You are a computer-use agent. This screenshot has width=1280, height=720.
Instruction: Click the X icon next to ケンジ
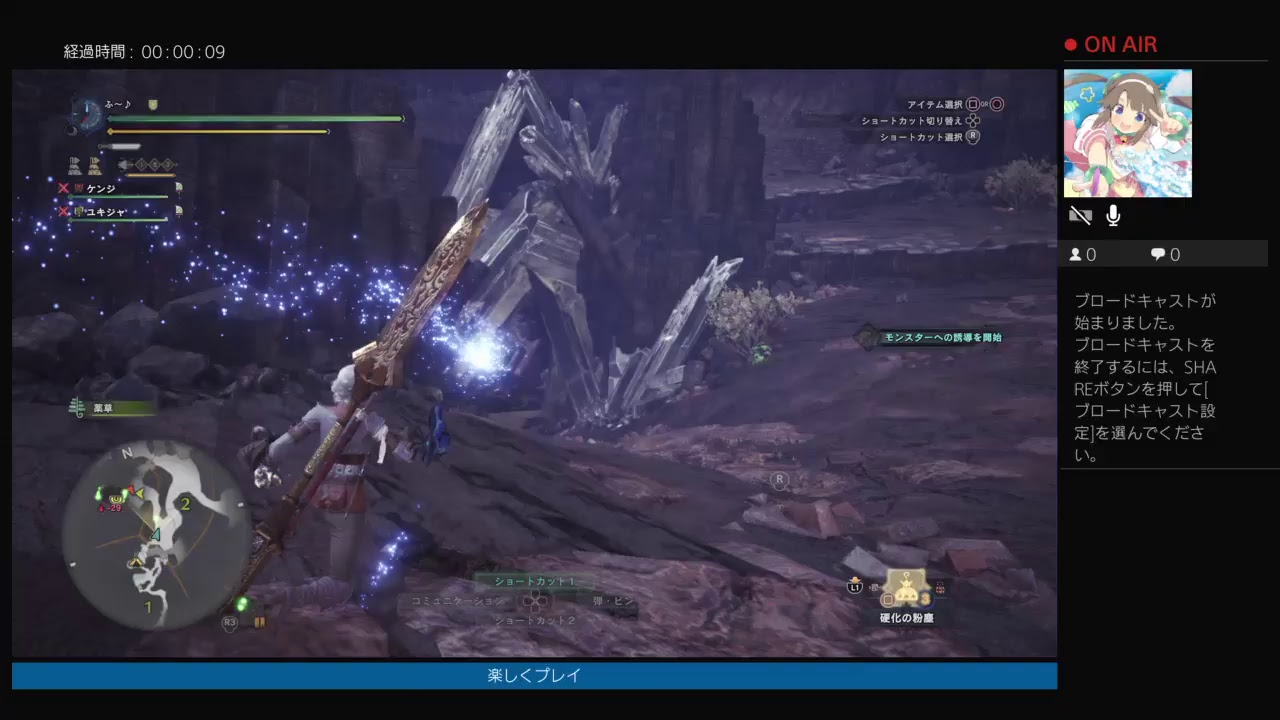pyautogui.click(x=64, y=189)
